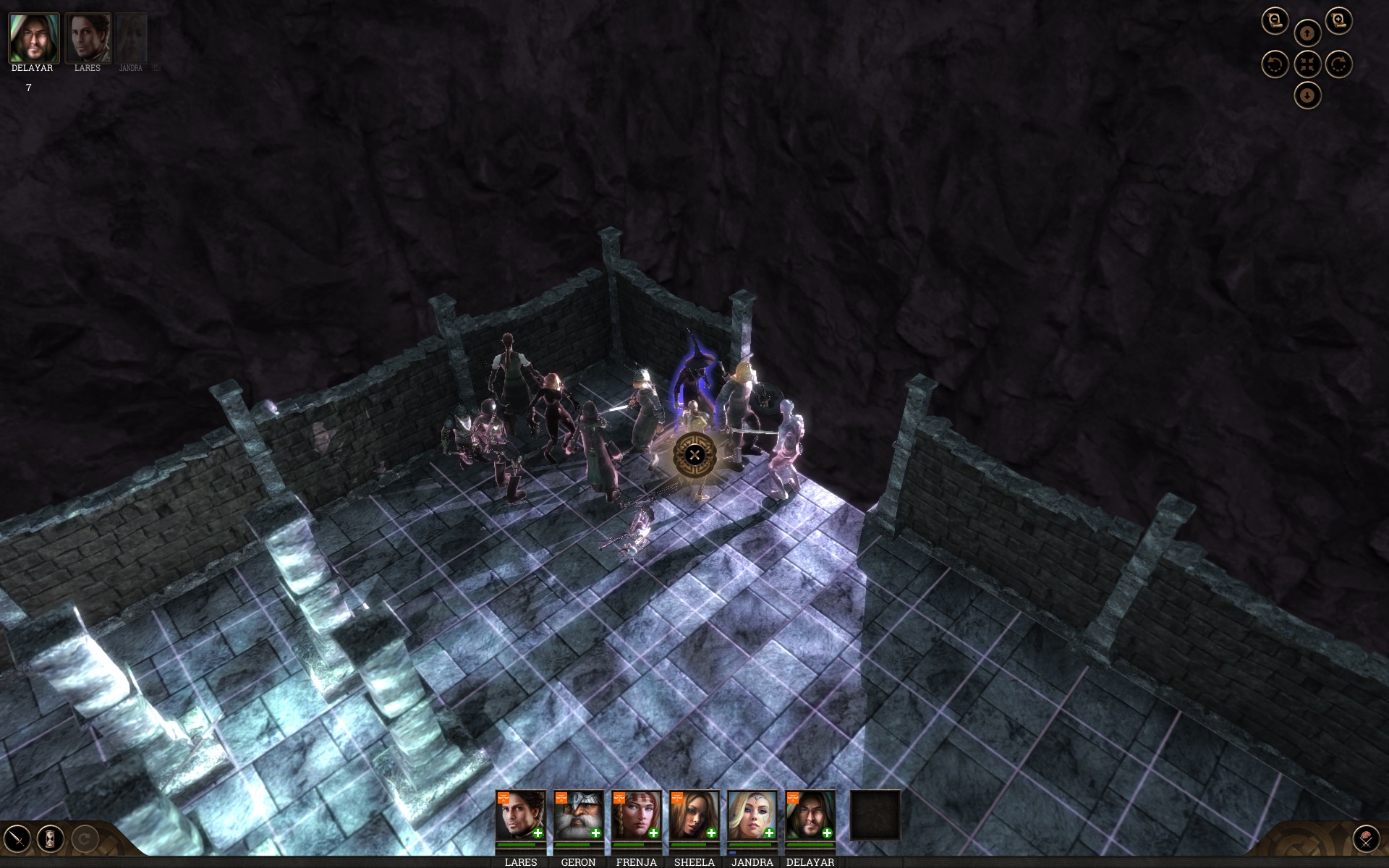
Task: Choose Geron's portrait in party bar
Action: (x=579, y=815)
